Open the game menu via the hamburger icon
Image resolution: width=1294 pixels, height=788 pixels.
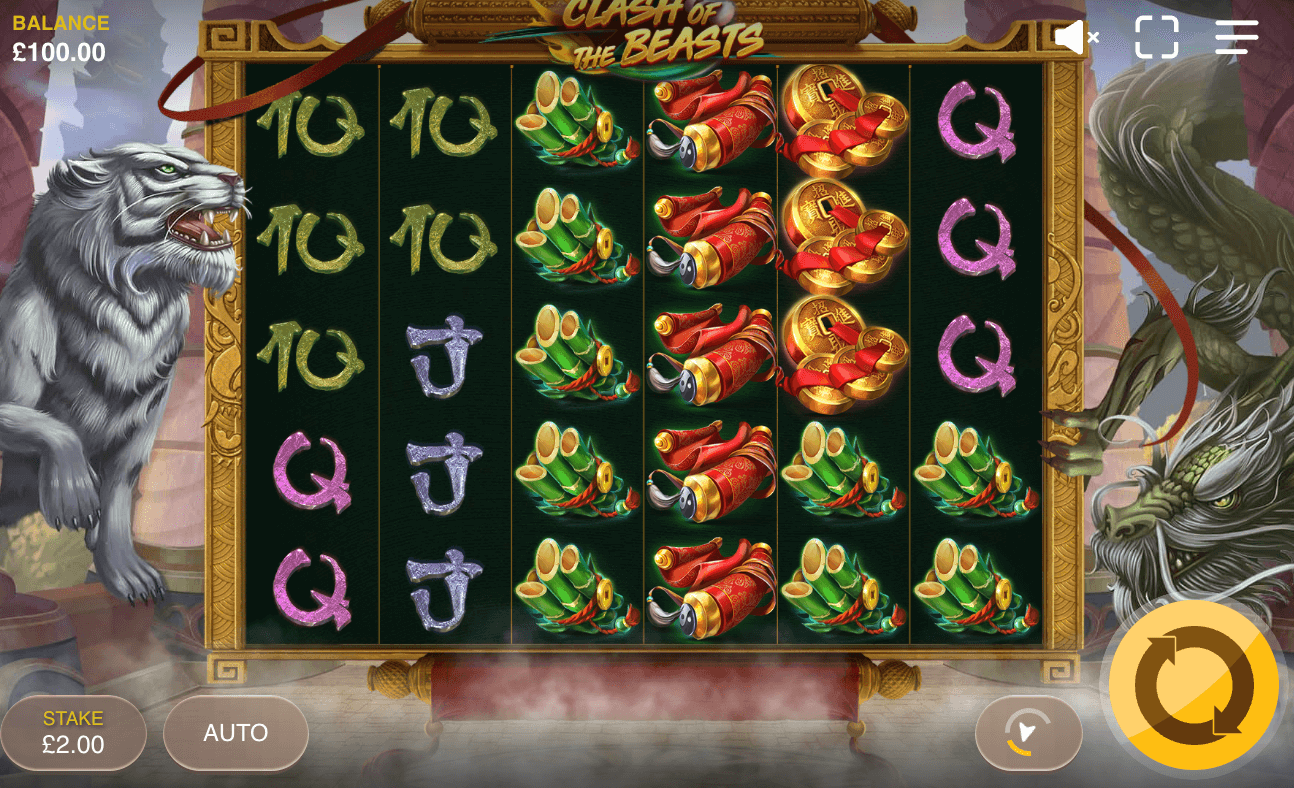(x=1236, y=36)
